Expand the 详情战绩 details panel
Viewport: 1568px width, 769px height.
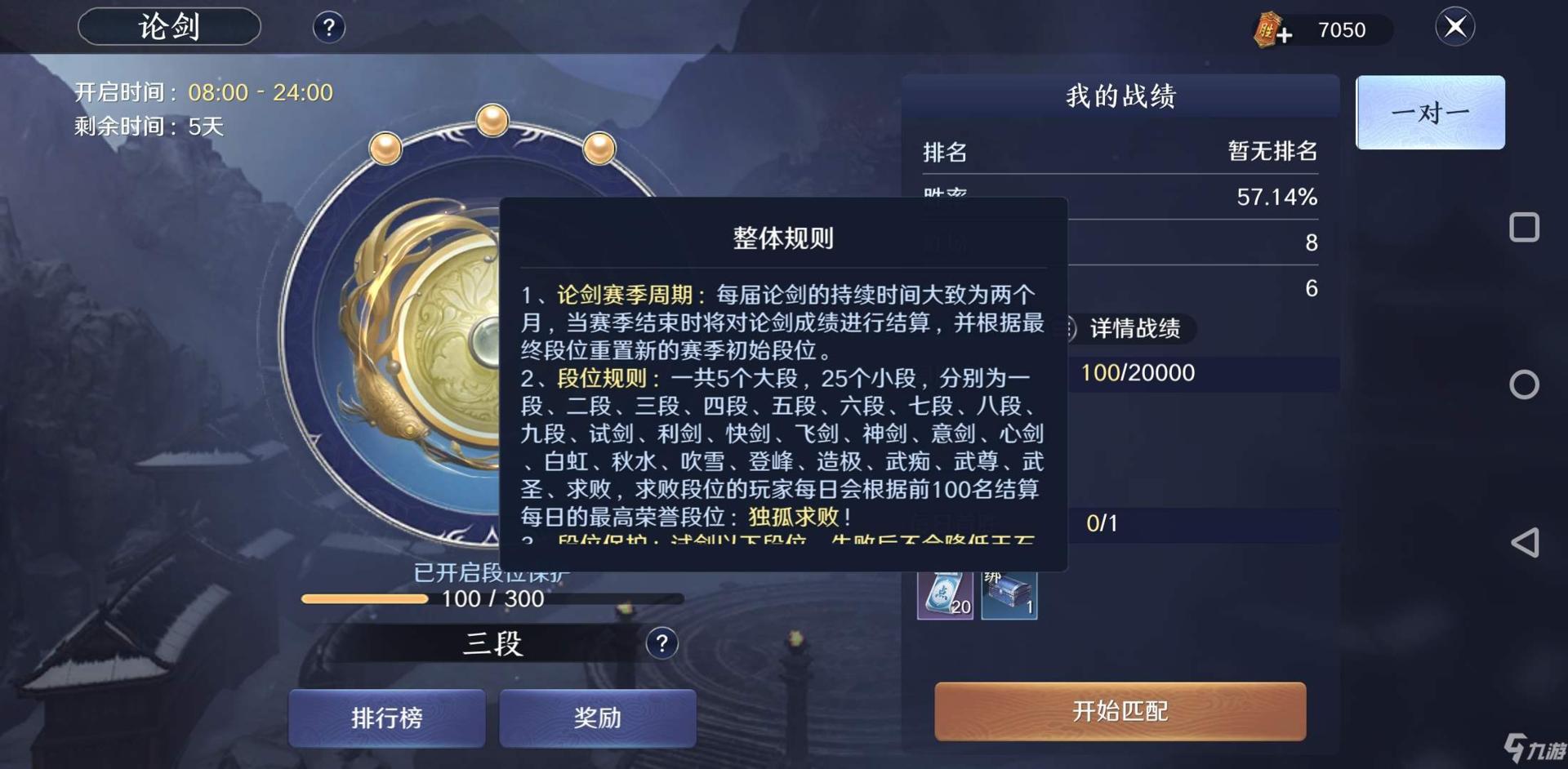click(x=1135, y=330)
